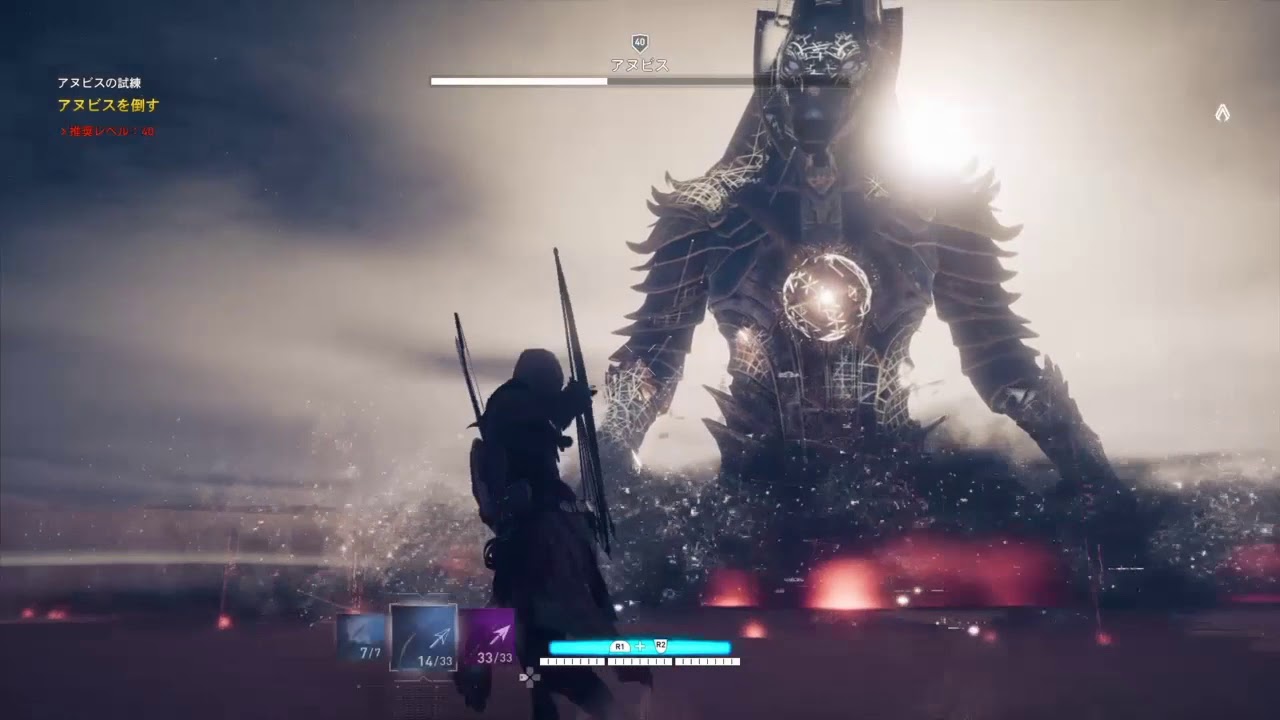Click the Animus logo icon in the corner
Viewport: 1280px width, 720px height.
pyautogui.click(x=1222, y=113)
